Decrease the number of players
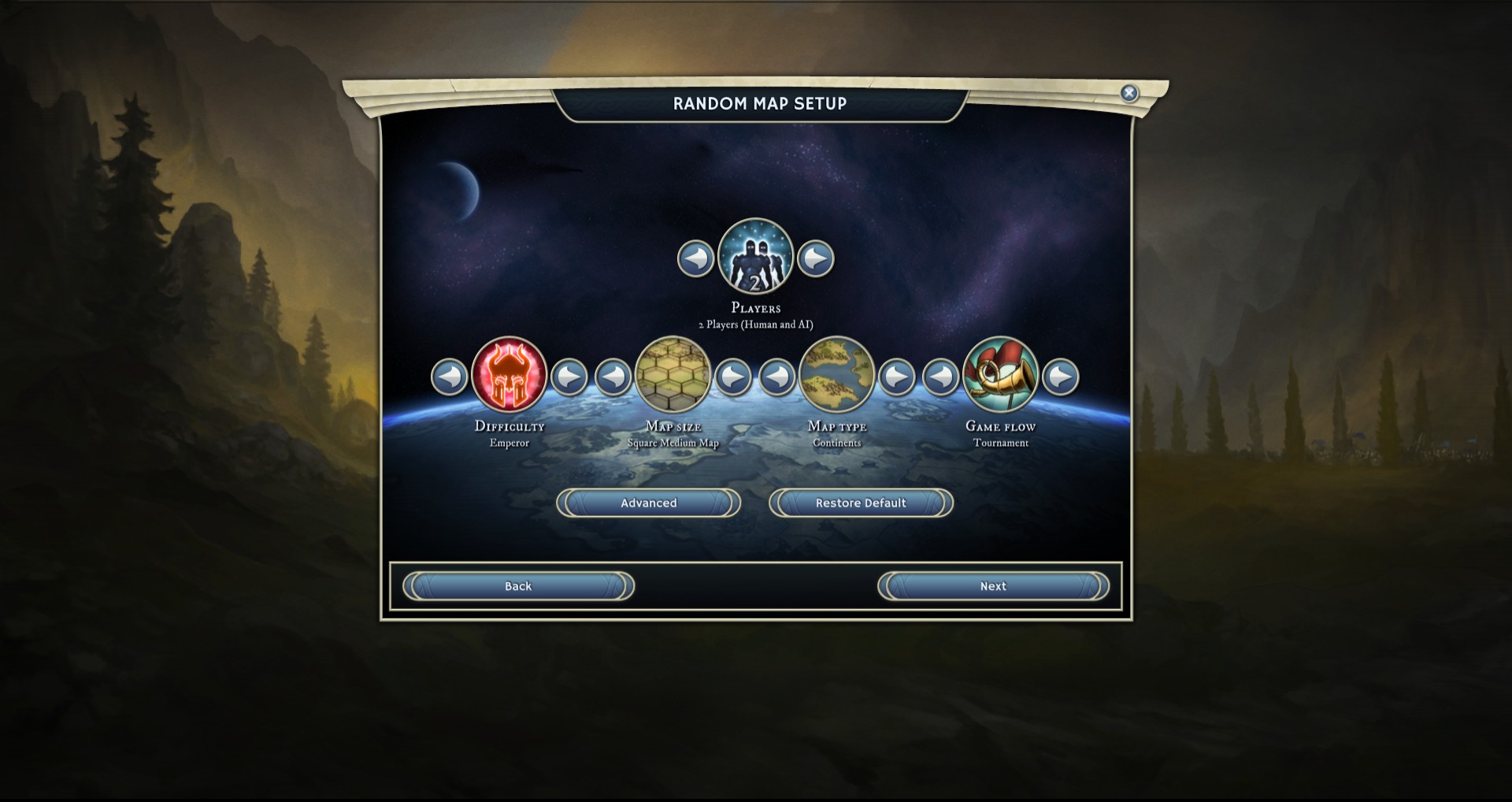 pos(695,258)
